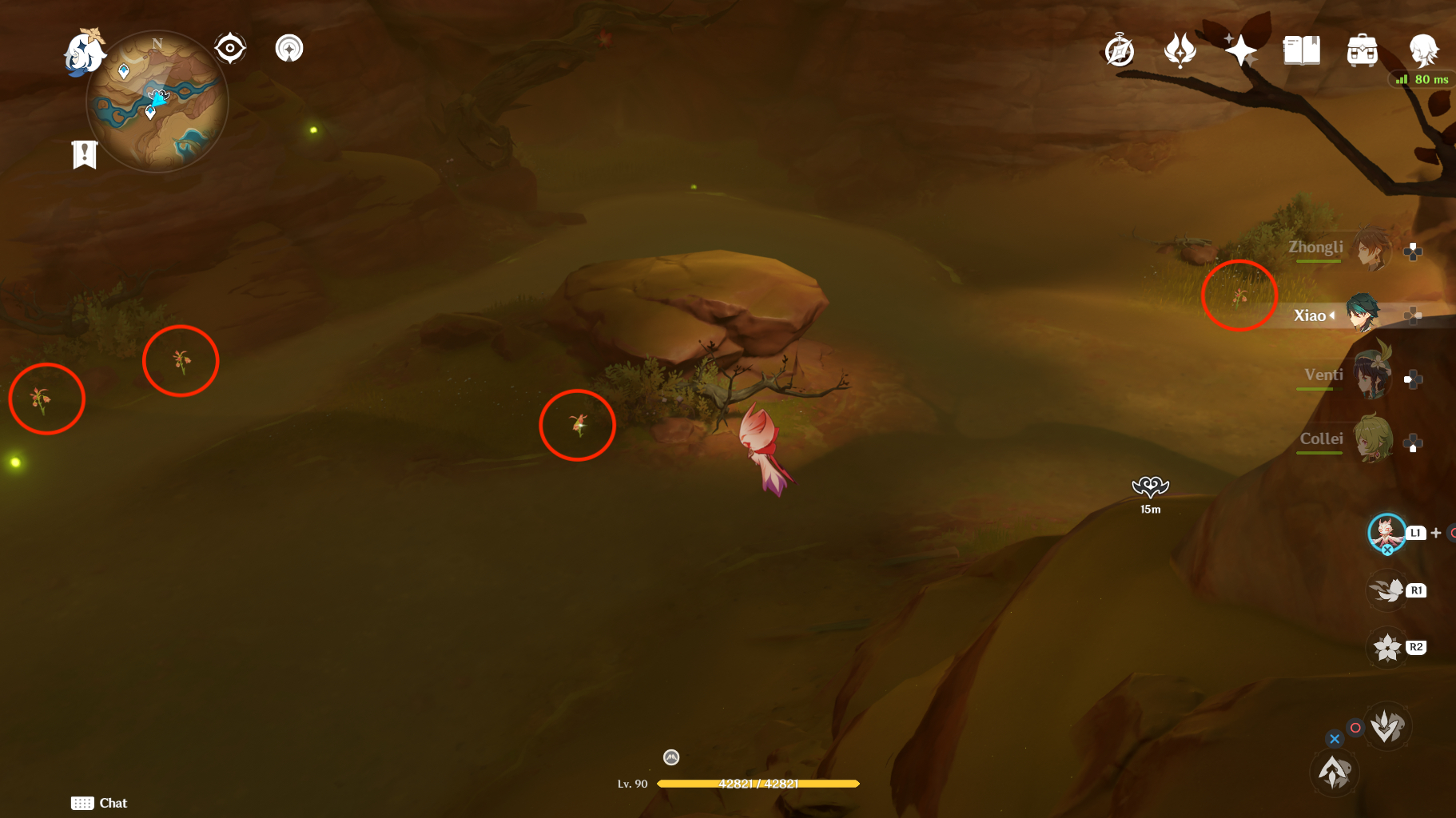
Task: Open the Character screen icon
Action: click(1423, 50)
